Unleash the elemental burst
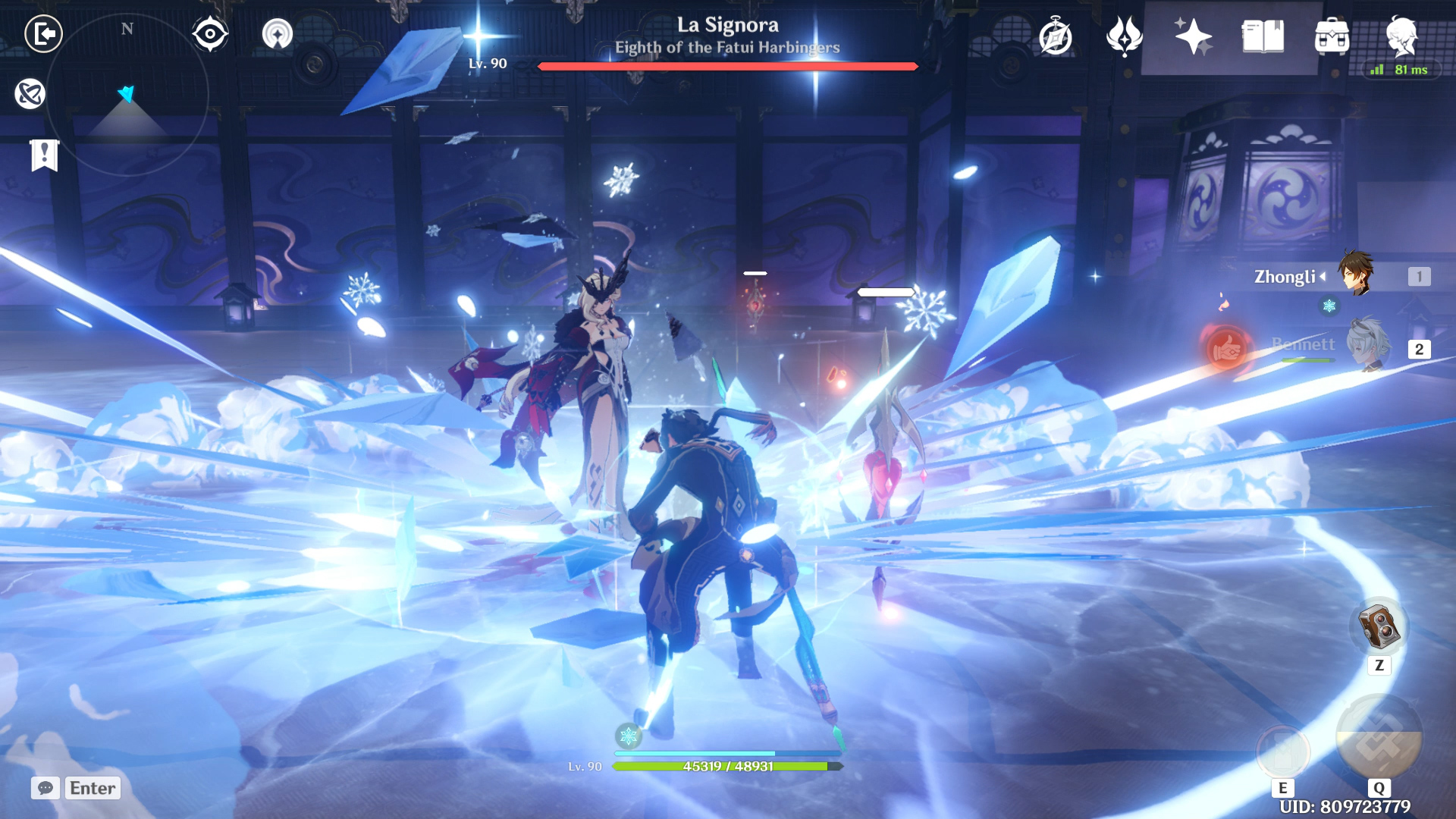 (x=1379, y=737)
